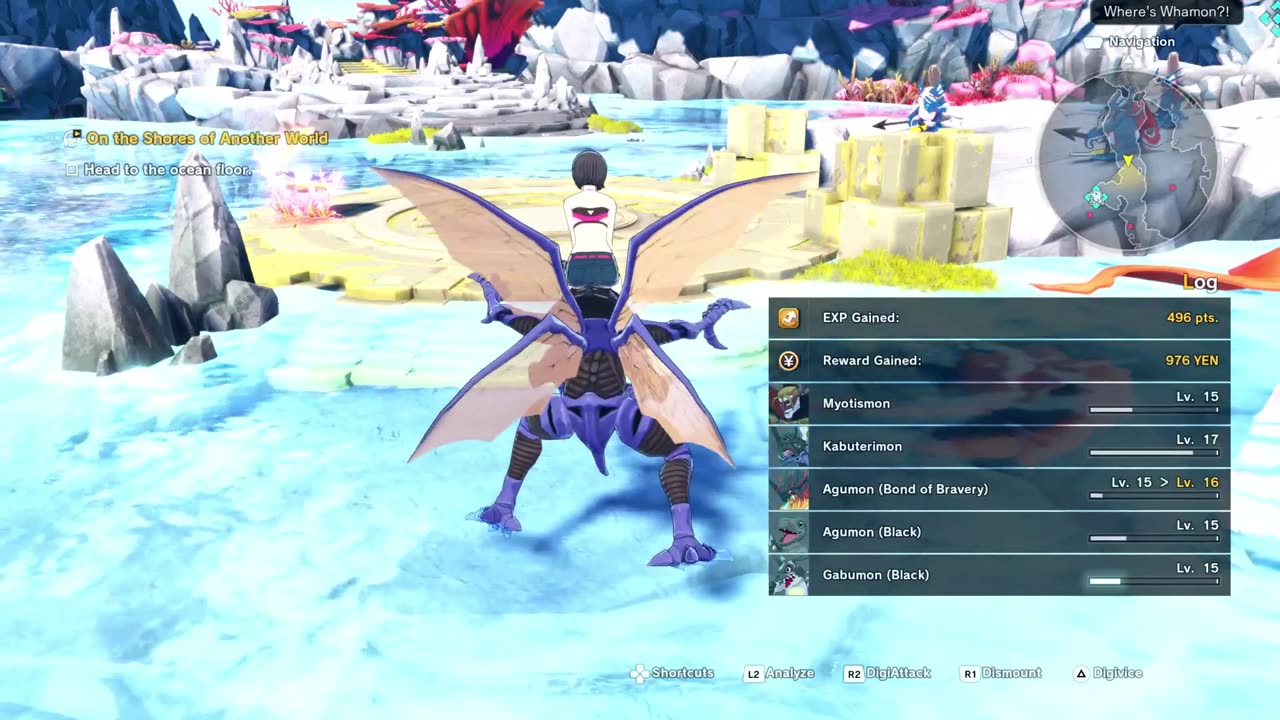Click the Kabuterimon portrait icon

pos(789,447)
